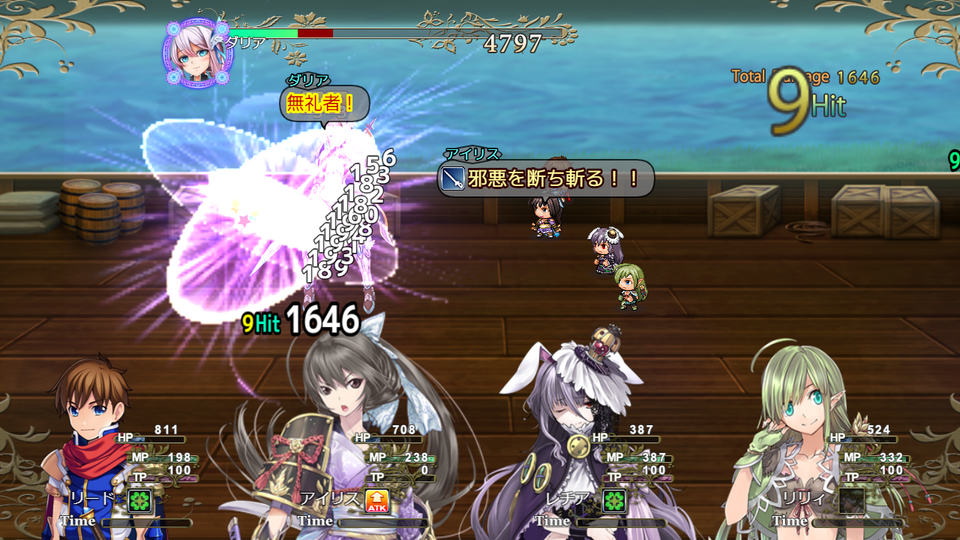Screen dimensions: 960x540
Task: Click アイリス's orange ATK buff icon
Action: click(377, 501)
